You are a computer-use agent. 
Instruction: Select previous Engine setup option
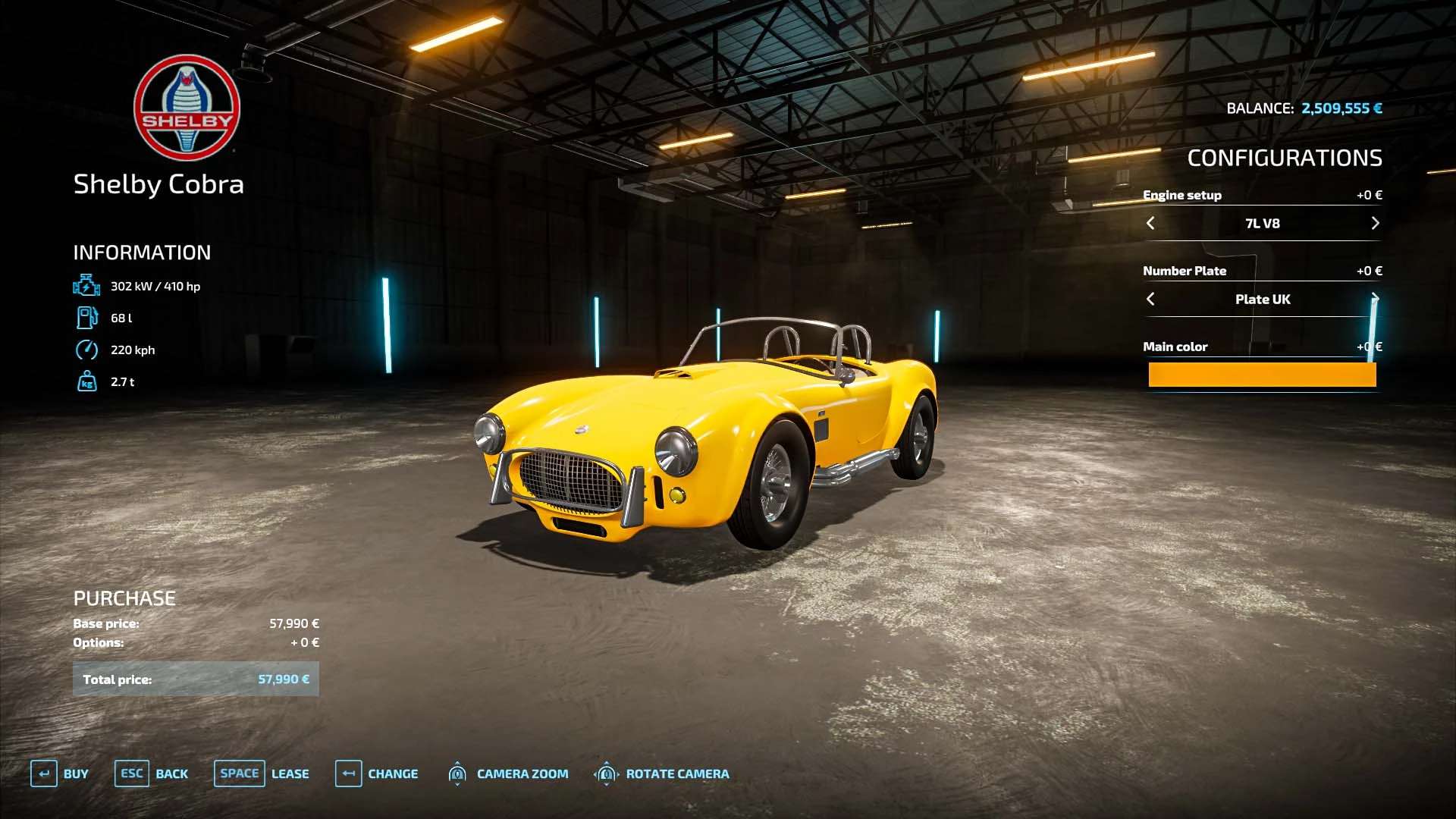(1150, 223)
